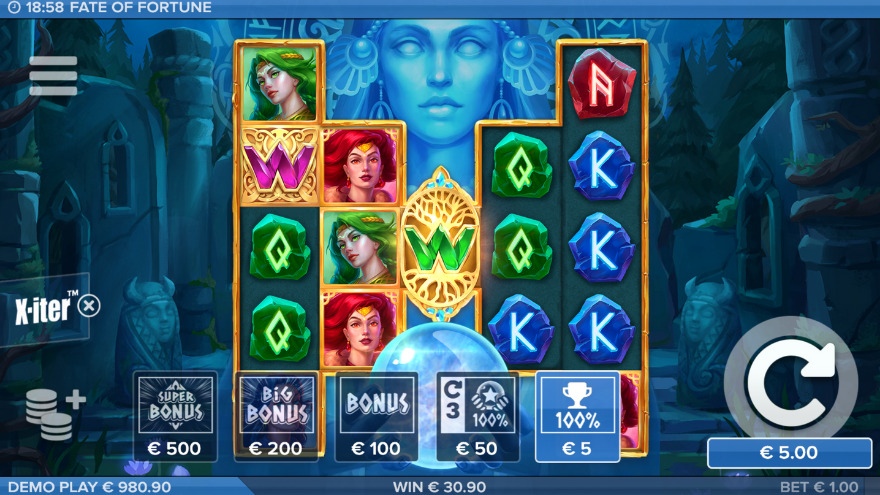Choose the Bonus €100 option
The height and width of the screenshot is (495, 880).
click(377, 416)
